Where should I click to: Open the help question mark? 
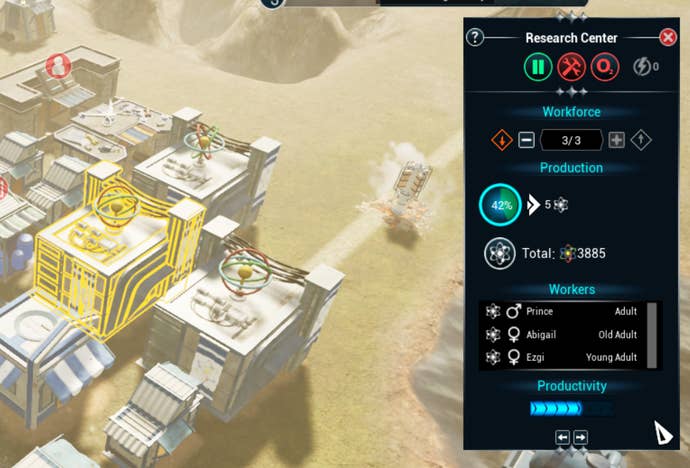point(475,38)
